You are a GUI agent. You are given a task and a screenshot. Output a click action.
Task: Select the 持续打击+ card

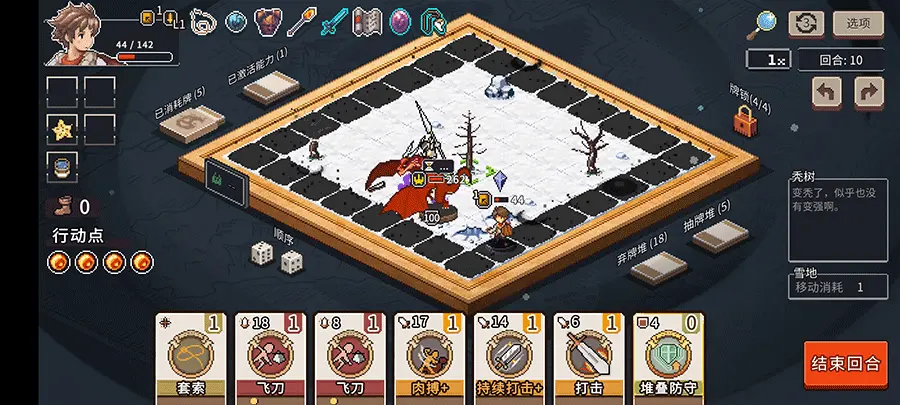tap(509, 357)
